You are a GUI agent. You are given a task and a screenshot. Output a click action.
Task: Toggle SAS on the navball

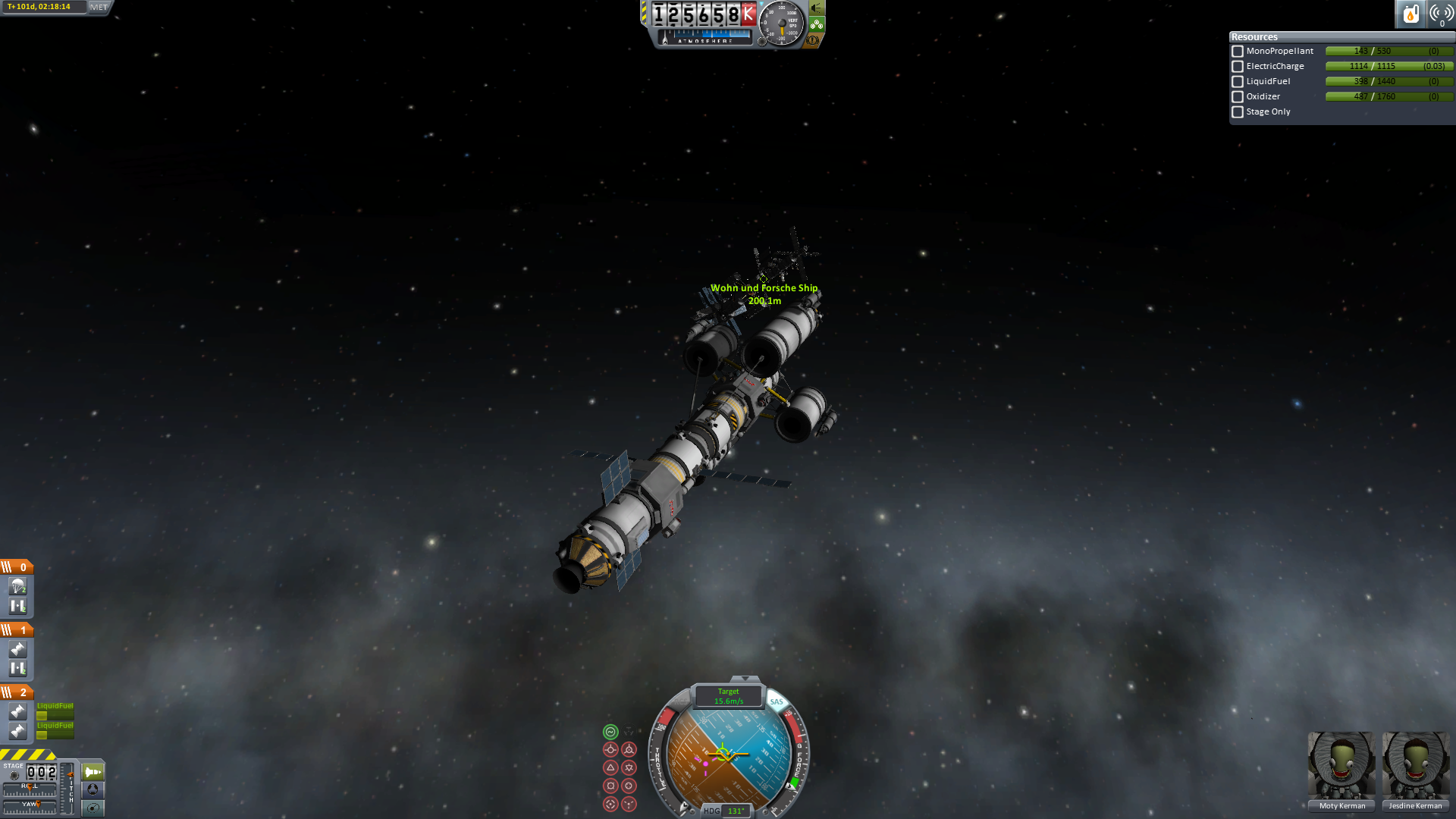pyautogui.click(x=777, y=702)
